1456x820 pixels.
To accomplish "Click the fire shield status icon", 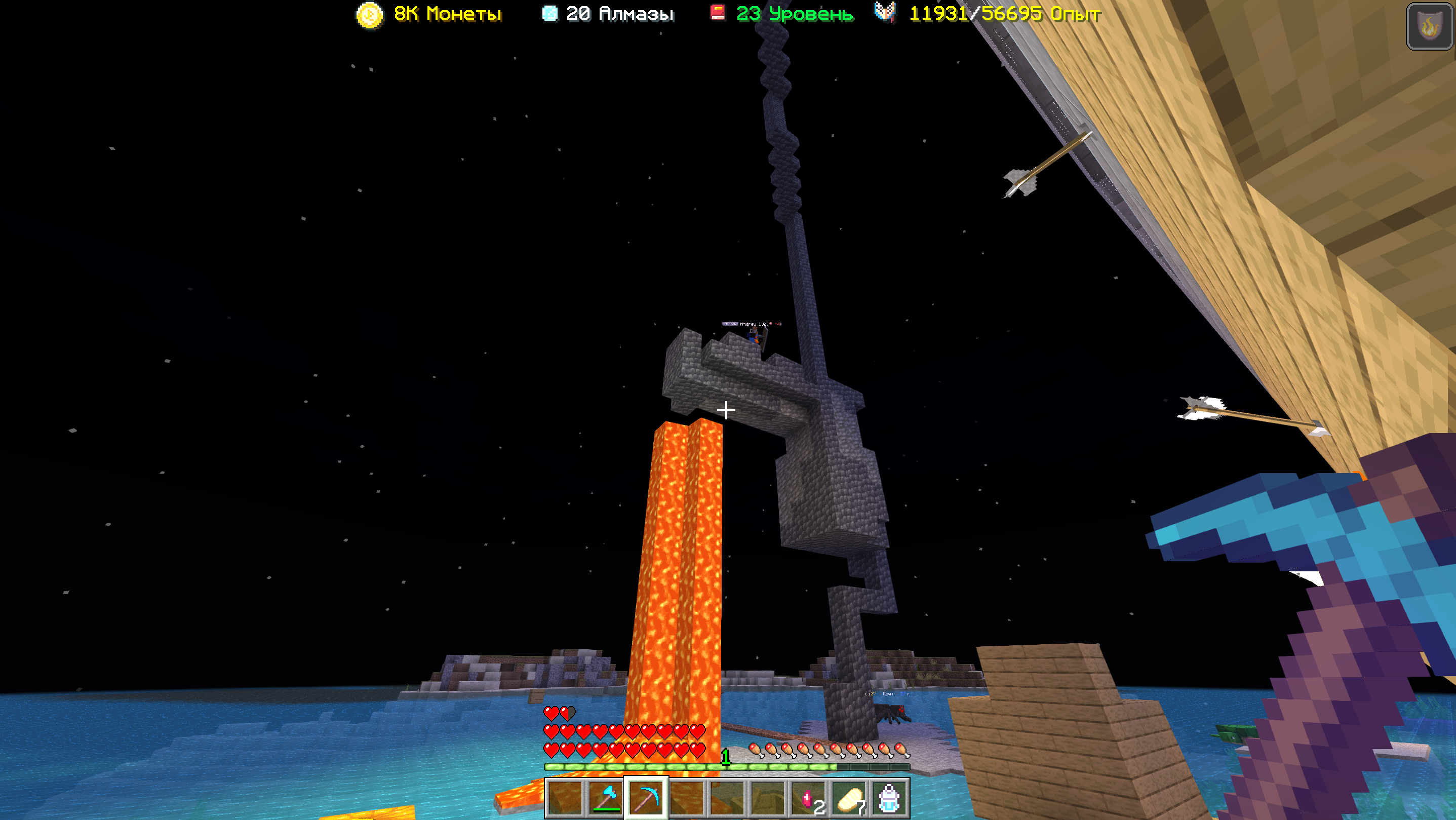I will (x=1429, y=26).
